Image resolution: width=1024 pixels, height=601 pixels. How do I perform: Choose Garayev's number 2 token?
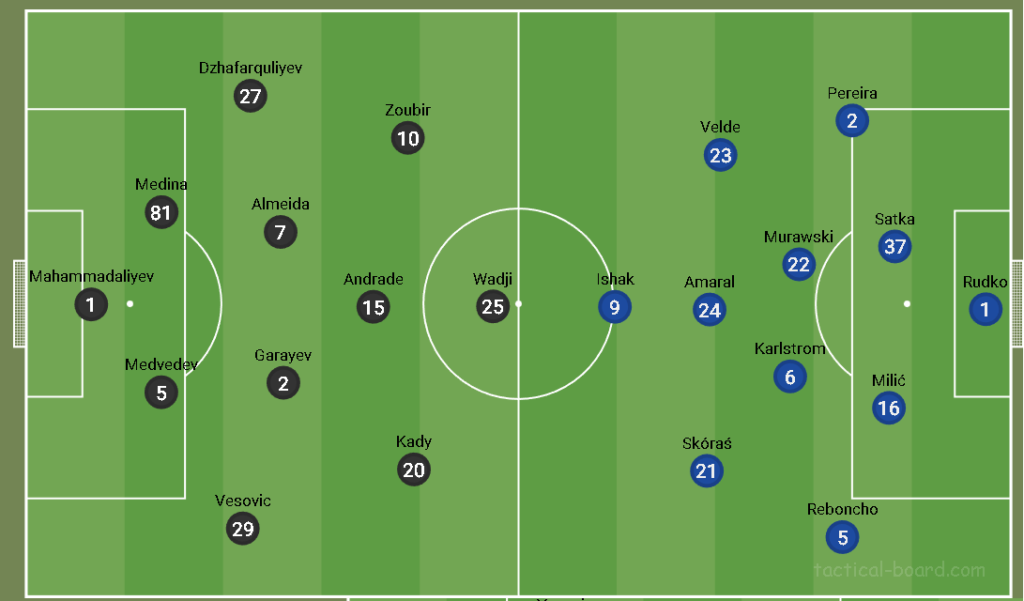click(283, 383)
